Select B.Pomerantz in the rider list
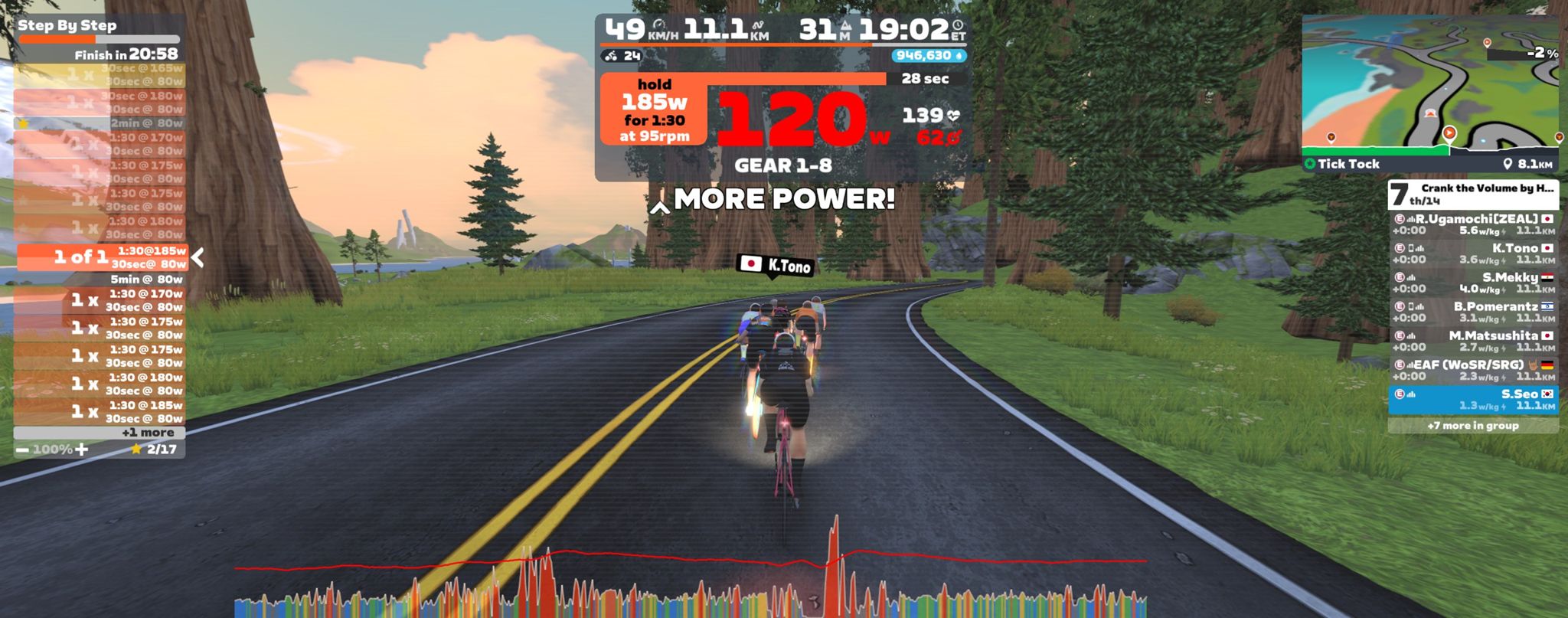This screenshot has width=1568, height=618. click(x=1472, y=312)
